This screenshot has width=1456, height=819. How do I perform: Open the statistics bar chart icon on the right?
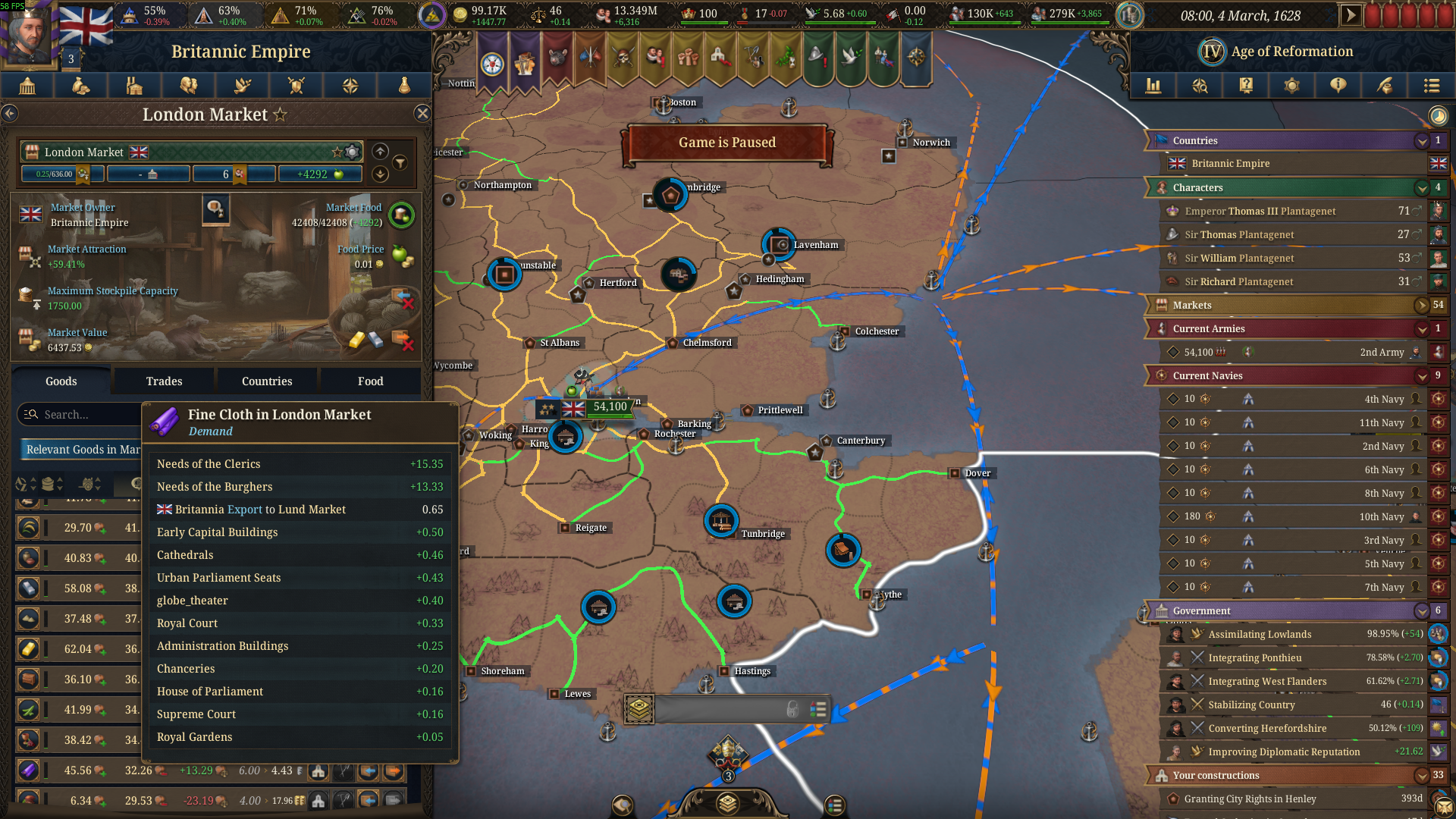(1153, 86)
